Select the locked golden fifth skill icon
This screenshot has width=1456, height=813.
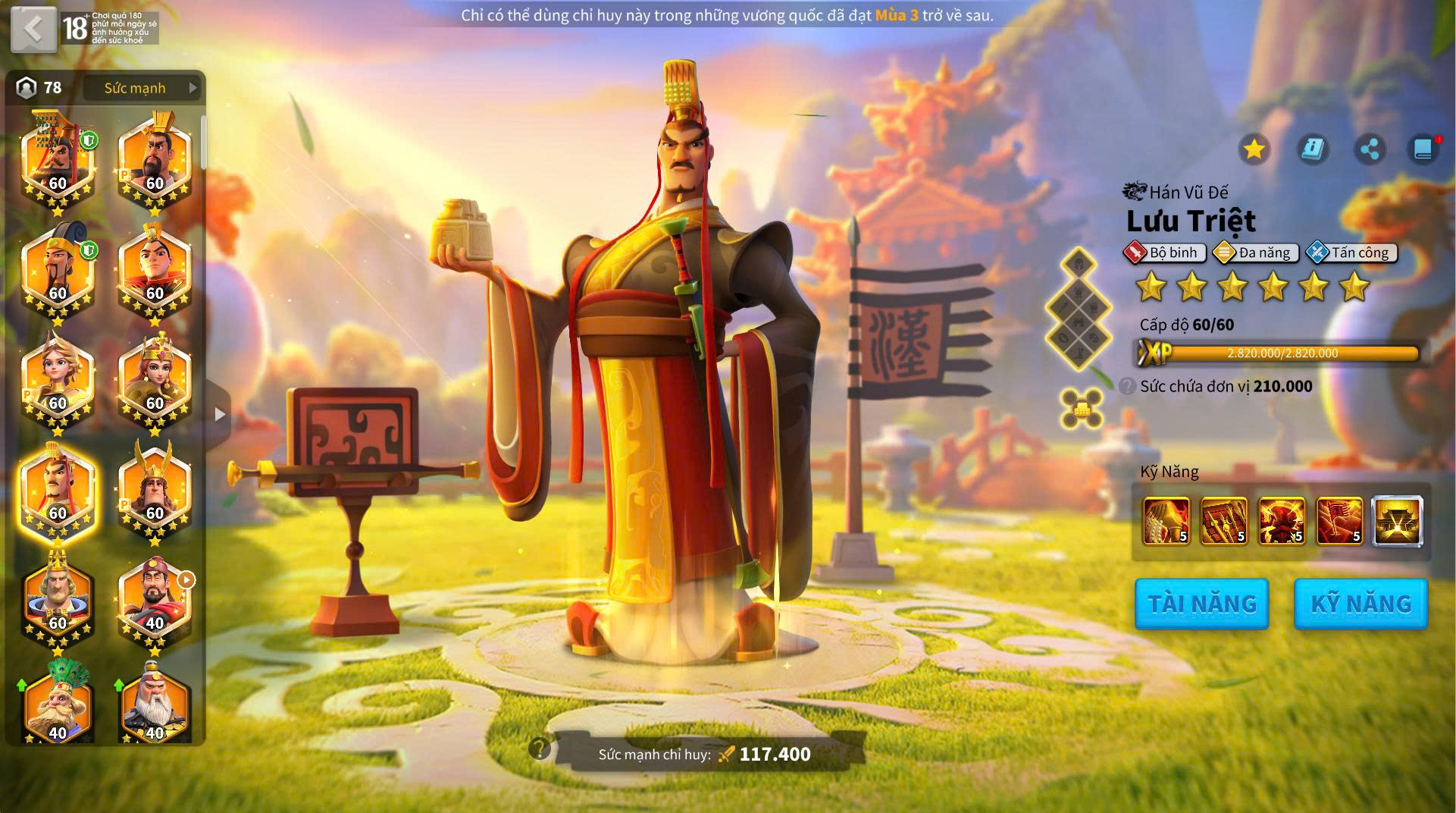[1397, 521]
